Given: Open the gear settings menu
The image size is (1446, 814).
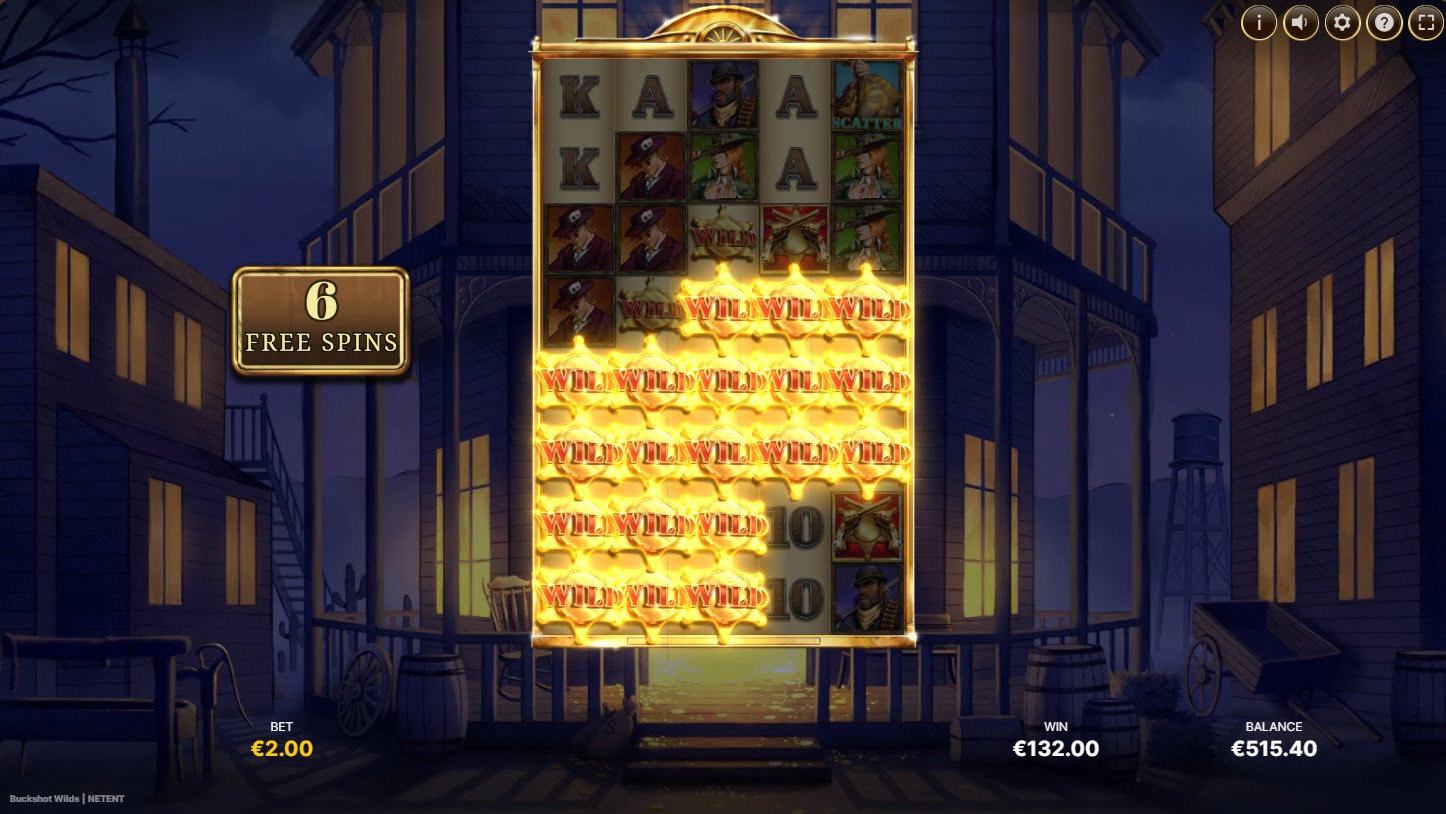Looking at the screenshot, I should tap(1342, 22).
